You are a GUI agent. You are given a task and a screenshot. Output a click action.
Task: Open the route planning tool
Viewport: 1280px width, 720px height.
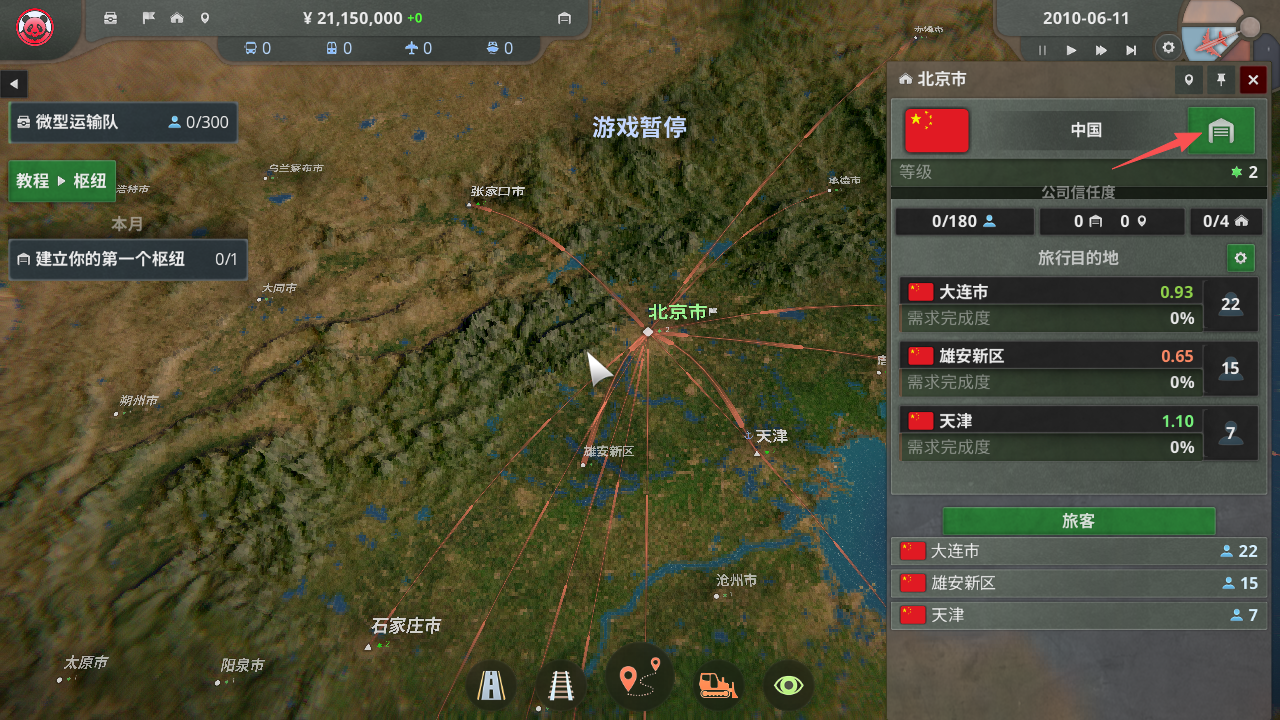point(639,678)
